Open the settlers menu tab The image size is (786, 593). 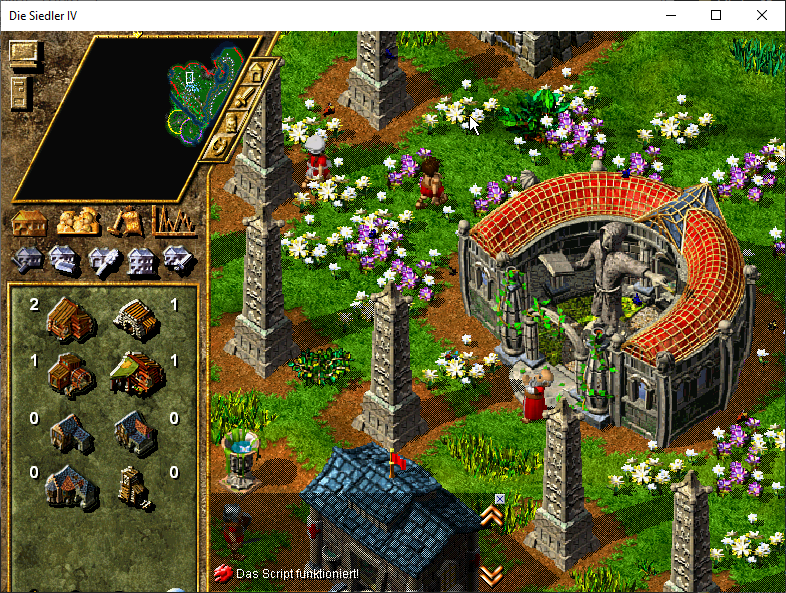click(x=77, y=221)
